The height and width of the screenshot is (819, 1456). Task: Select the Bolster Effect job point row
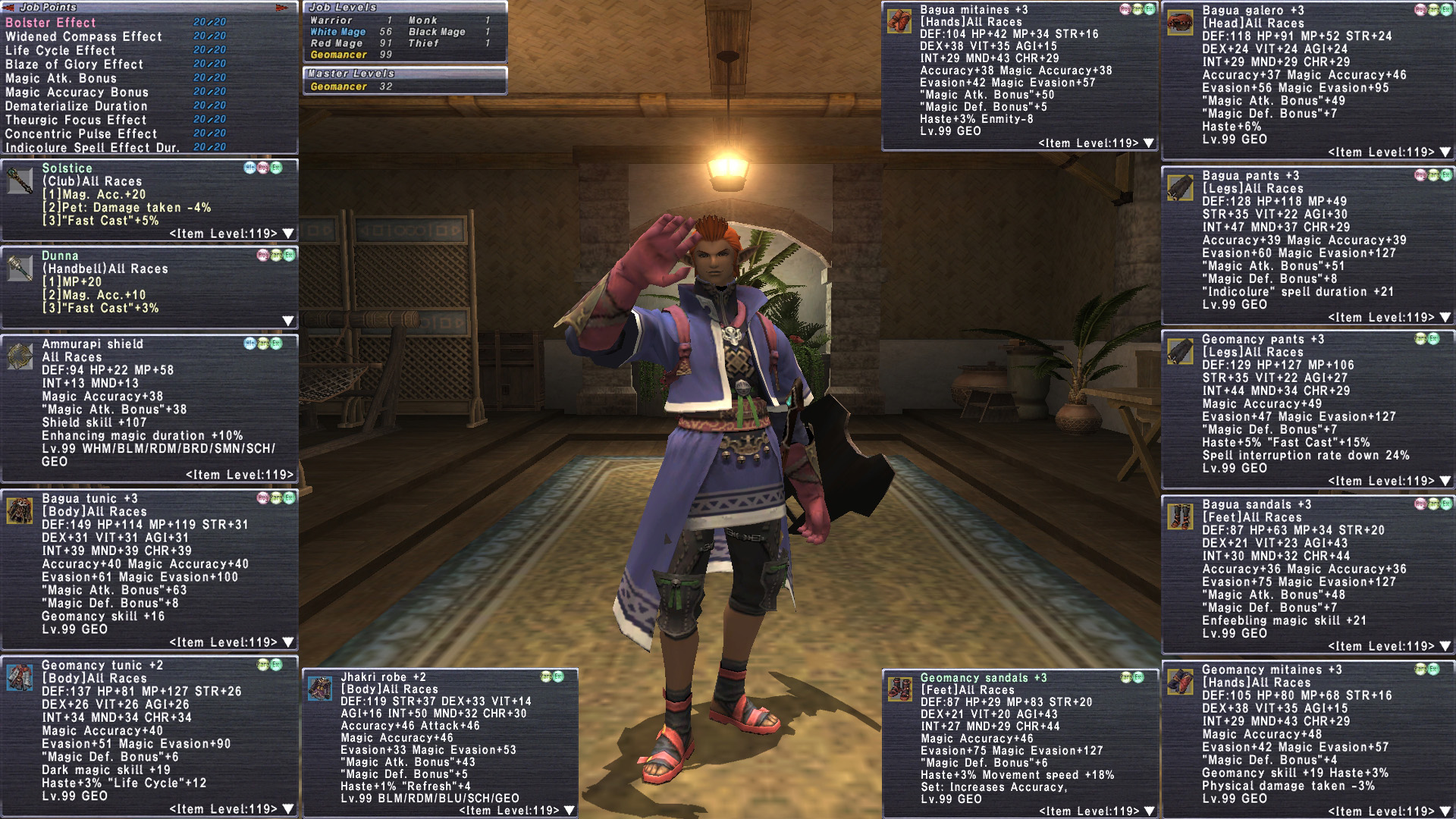point(51,23)
